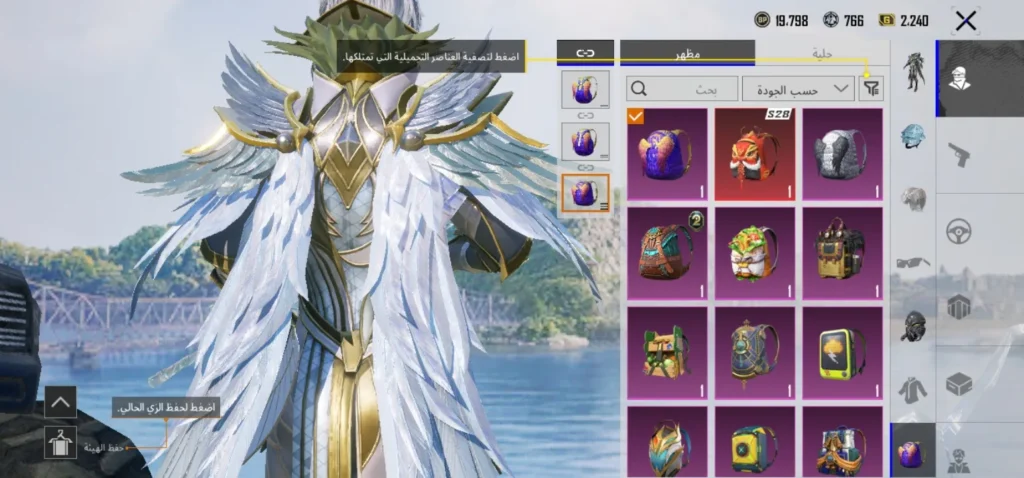The image size is (1024, 478).
Task: Pick the yellow lightning bolt backpack
Action: (842, 352)
